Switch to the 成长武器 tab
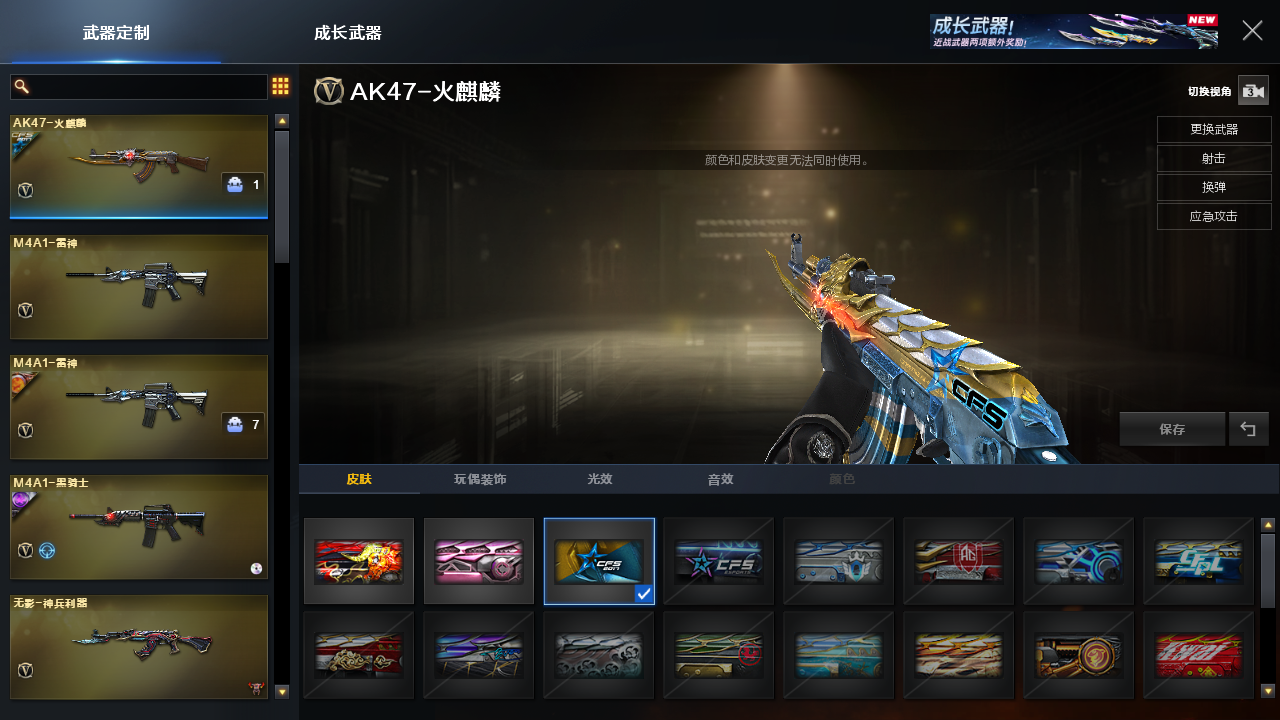This screenshot has width=1280, height=720. (347, 32)
